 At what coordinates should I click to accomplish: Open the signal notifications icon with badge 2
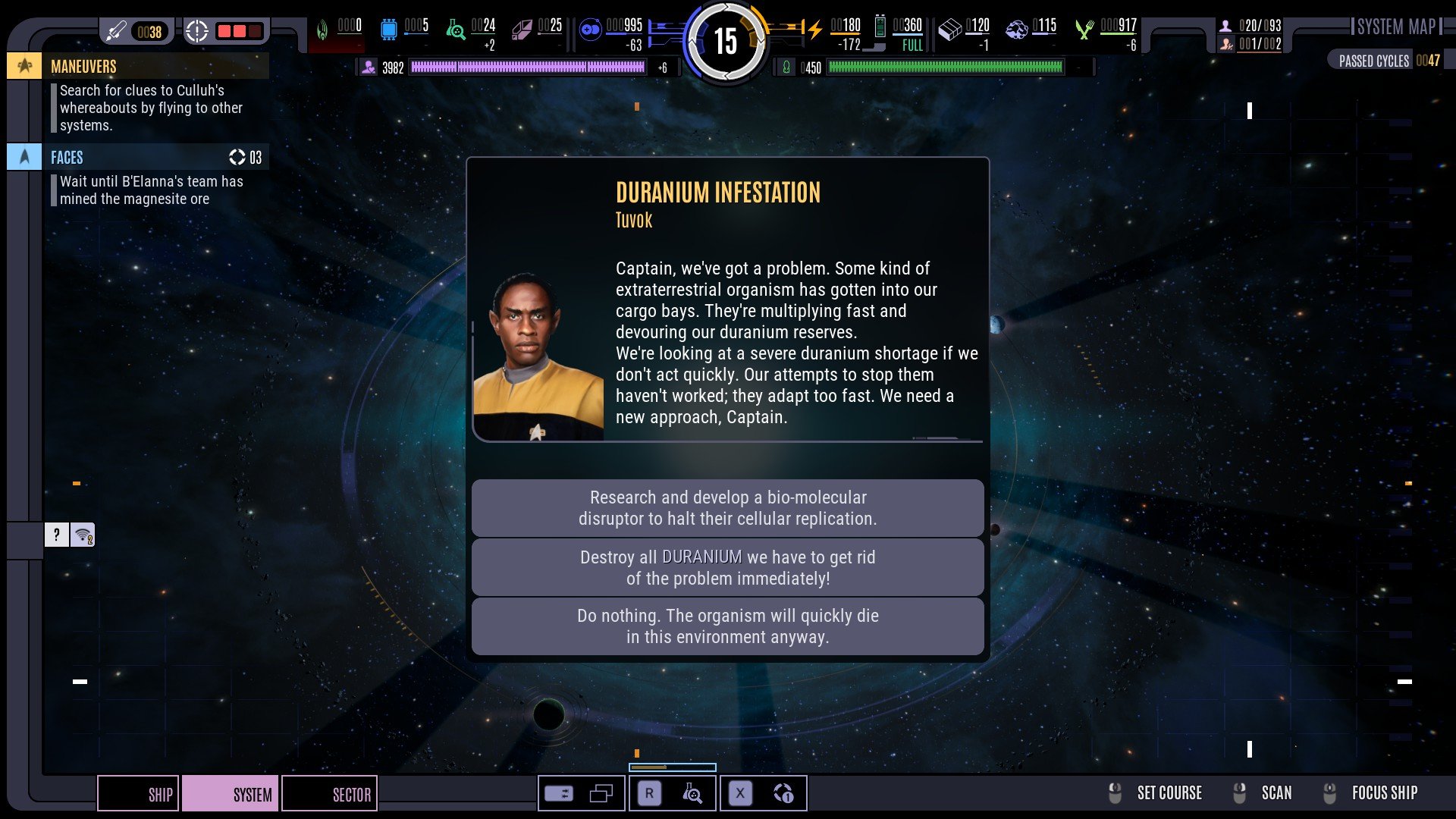point(83,535)
